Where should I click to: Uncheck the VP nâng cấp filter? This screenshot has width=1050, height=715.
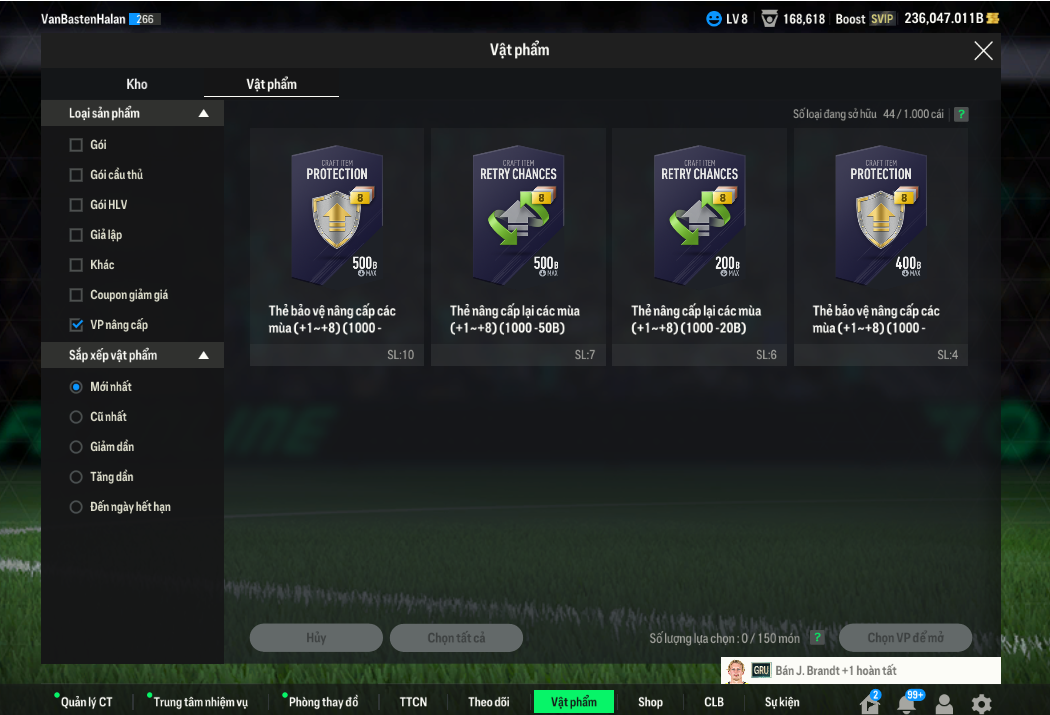[x=76, y=325]
